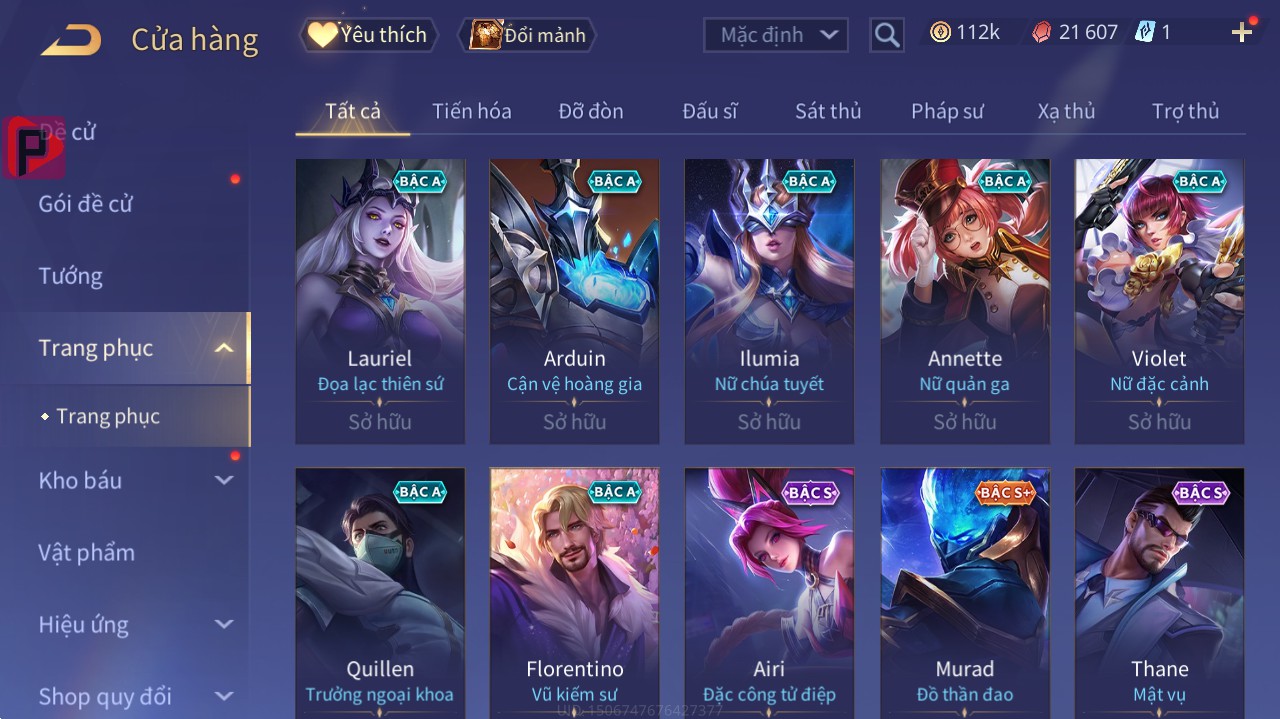Open Đổi mảnh shard exchange
The height and width of the screenshot is (719, 1280).
pos(527,35)
